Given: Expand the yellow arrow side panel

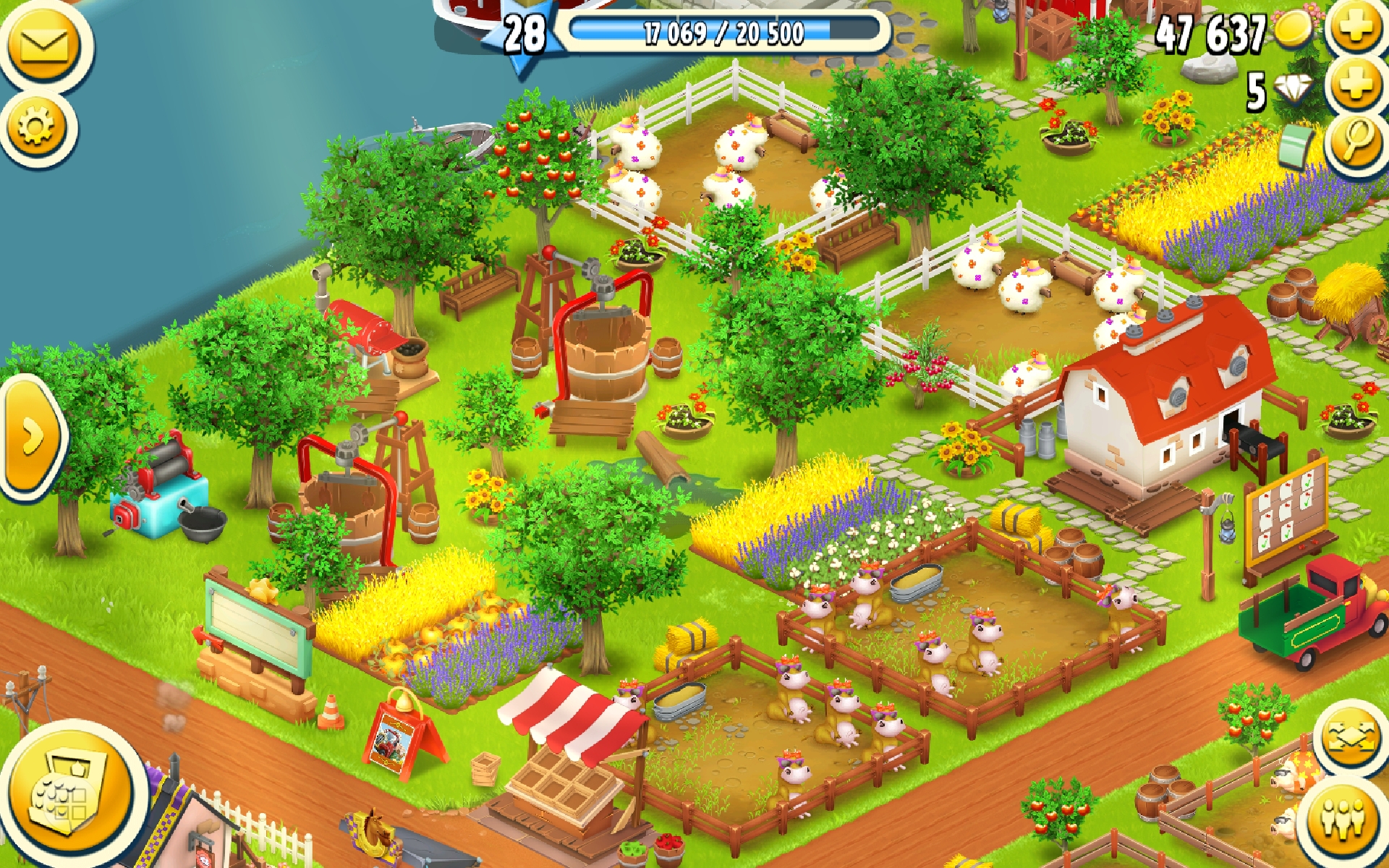Looking at the screenshot, I should pos(31,436).
